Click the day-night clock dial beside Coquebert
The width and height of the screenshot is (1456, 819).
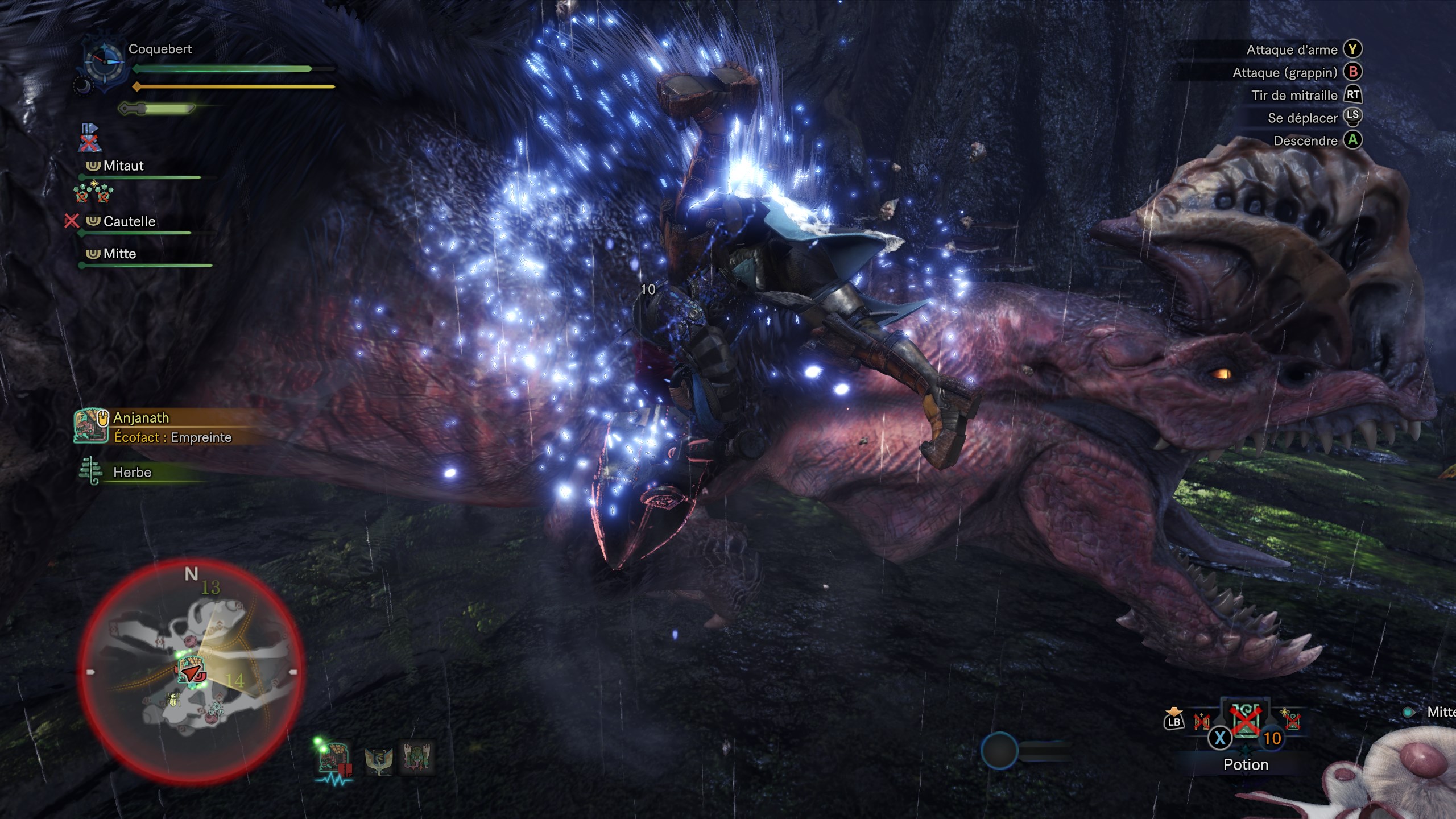point(104,64)
